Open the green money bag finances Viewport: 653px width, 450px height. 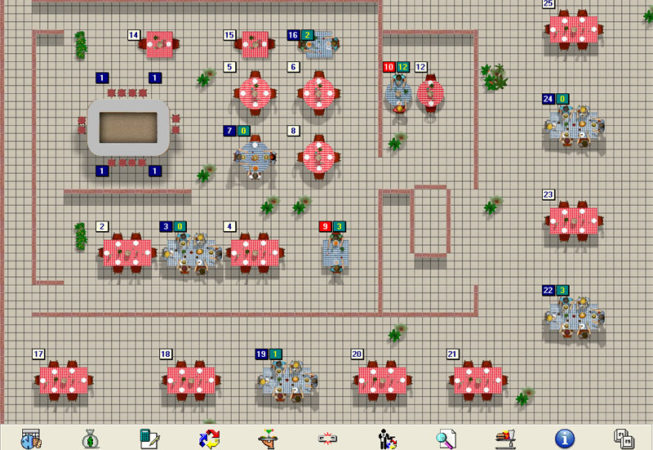click(x=90, y=437)
